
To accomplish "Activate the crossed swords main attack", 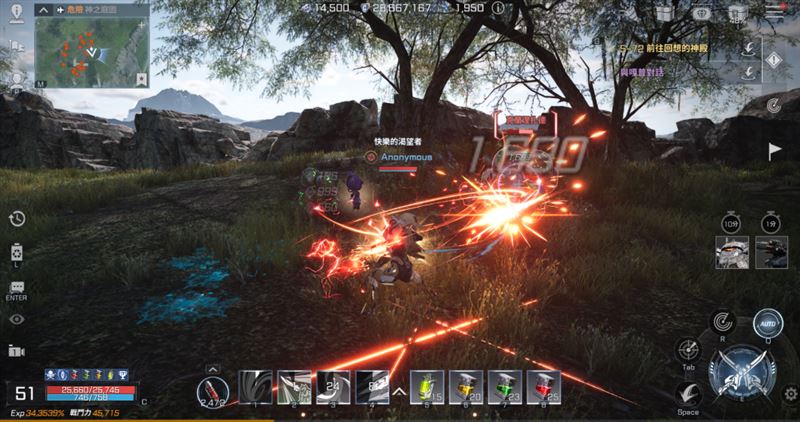I will pos(741,374).
